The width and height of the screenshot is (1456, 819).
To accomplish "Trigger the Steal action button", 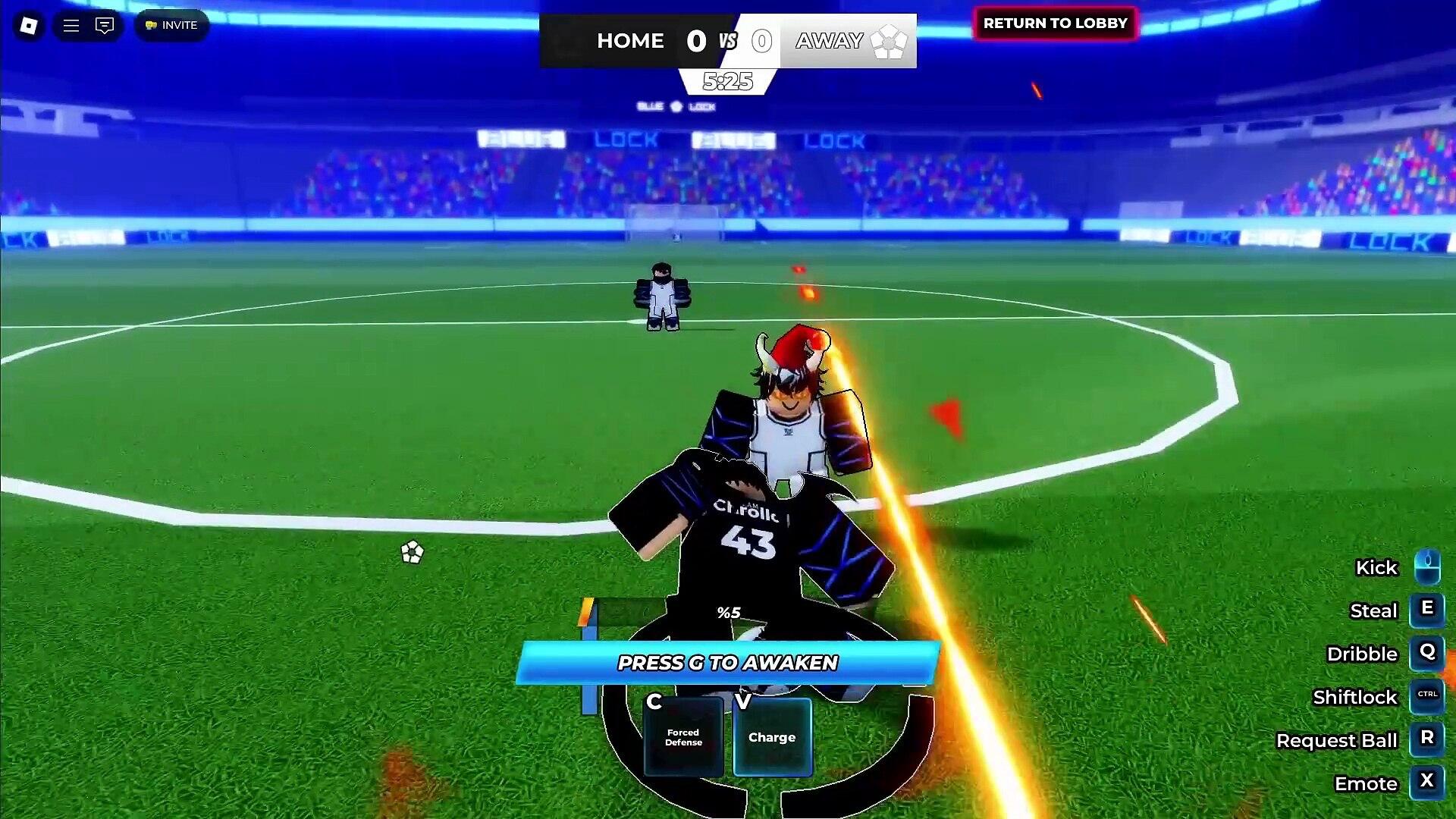I will point(1427,610).
